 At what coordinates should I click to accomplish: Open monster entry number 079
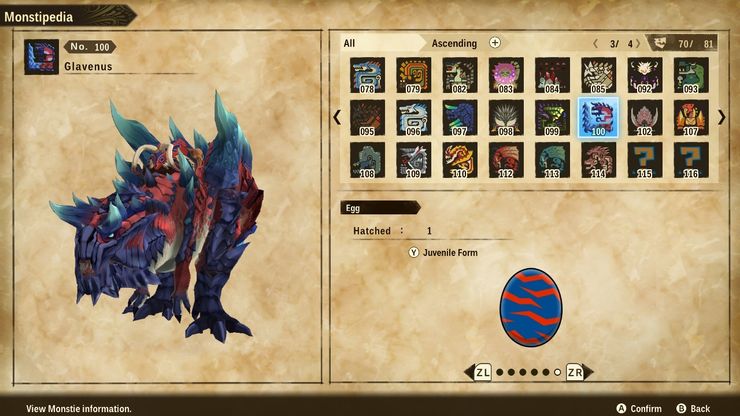[413, 75]
